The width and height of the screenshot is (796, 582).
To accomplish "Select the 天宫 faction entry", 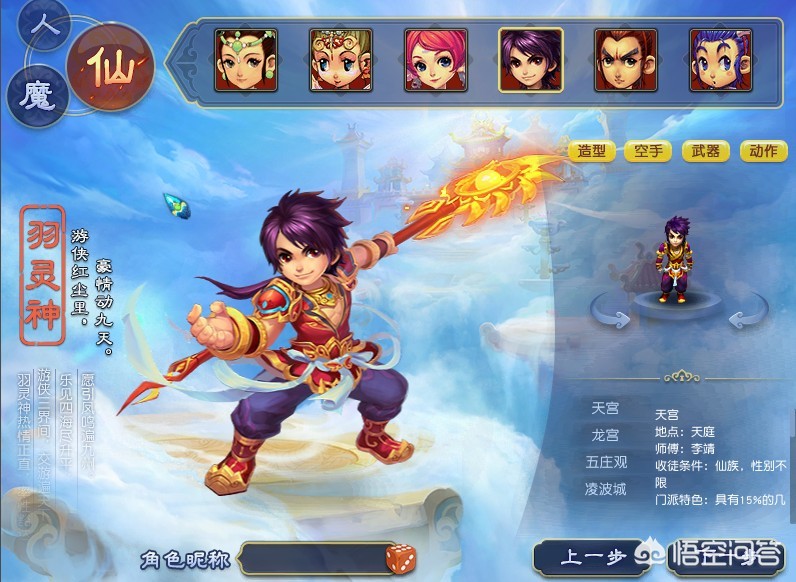I will (x=606, y=409).
